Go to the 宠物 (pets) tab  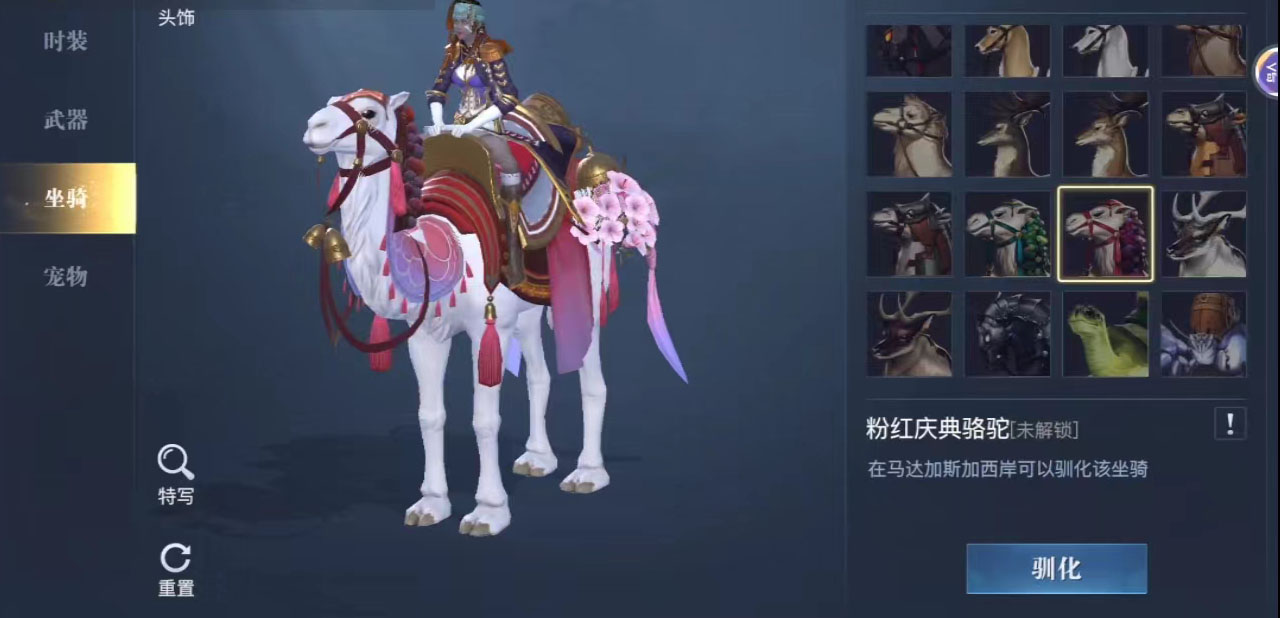point(66,276)
